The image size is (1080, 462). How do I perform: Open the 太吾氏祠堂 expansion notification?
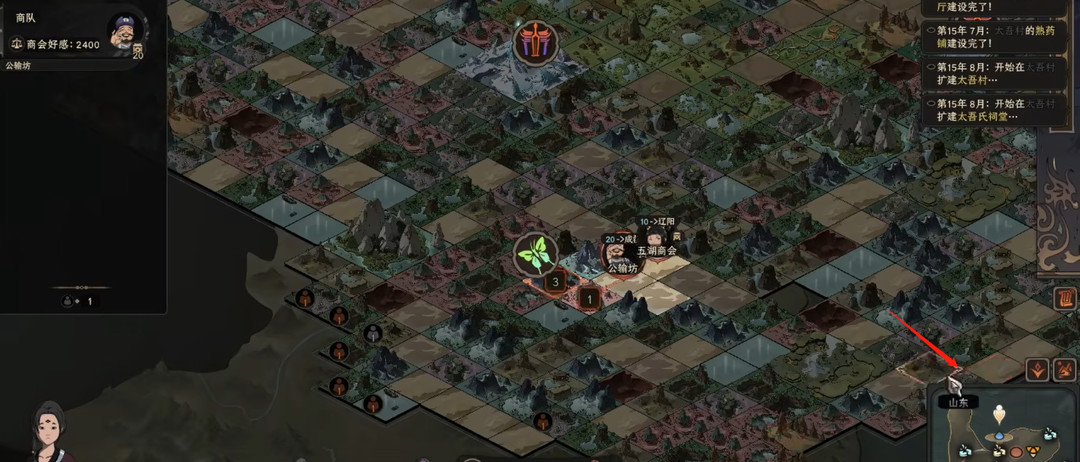984,109
